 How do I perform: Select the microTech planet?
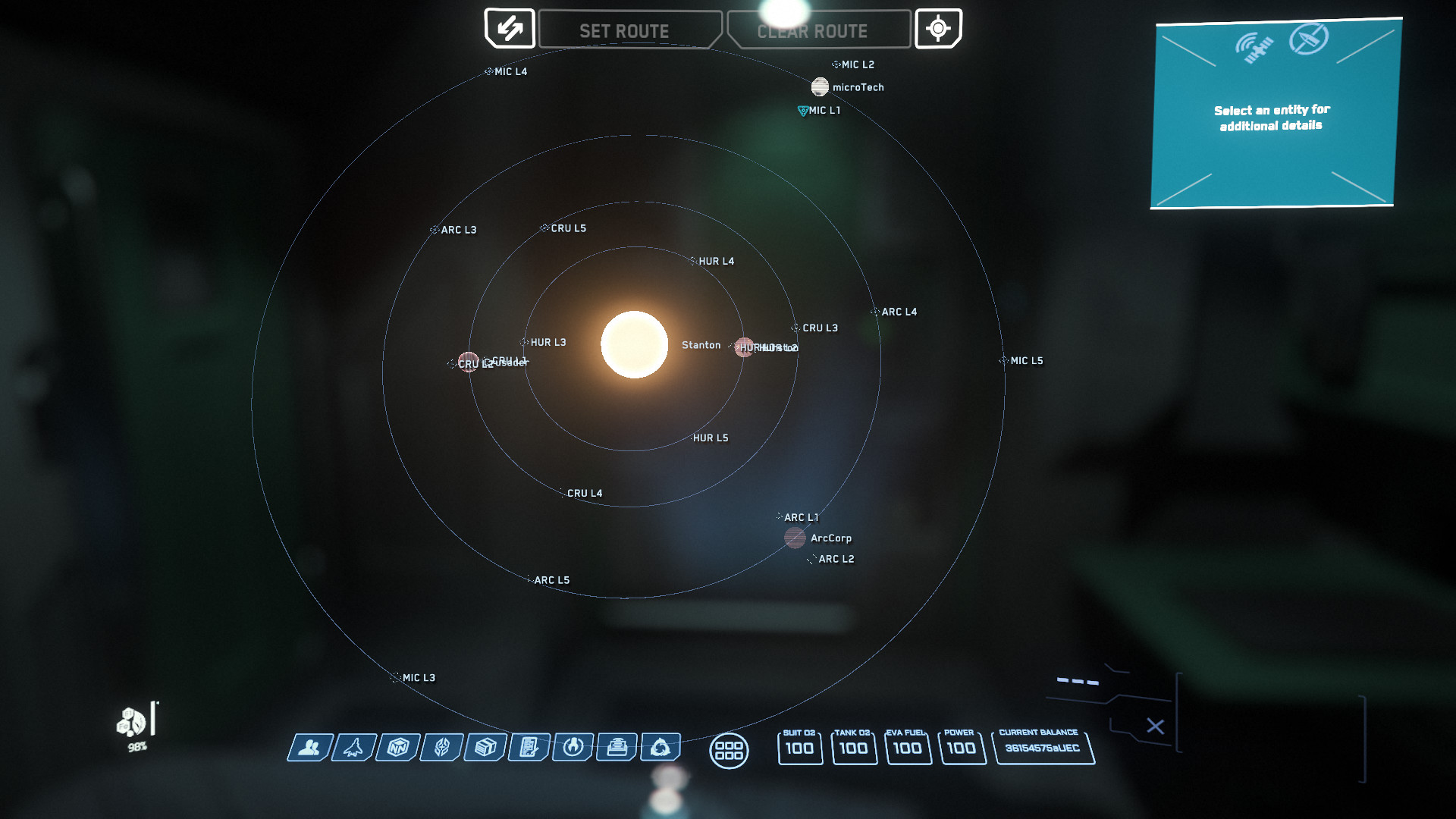(820, 86)
